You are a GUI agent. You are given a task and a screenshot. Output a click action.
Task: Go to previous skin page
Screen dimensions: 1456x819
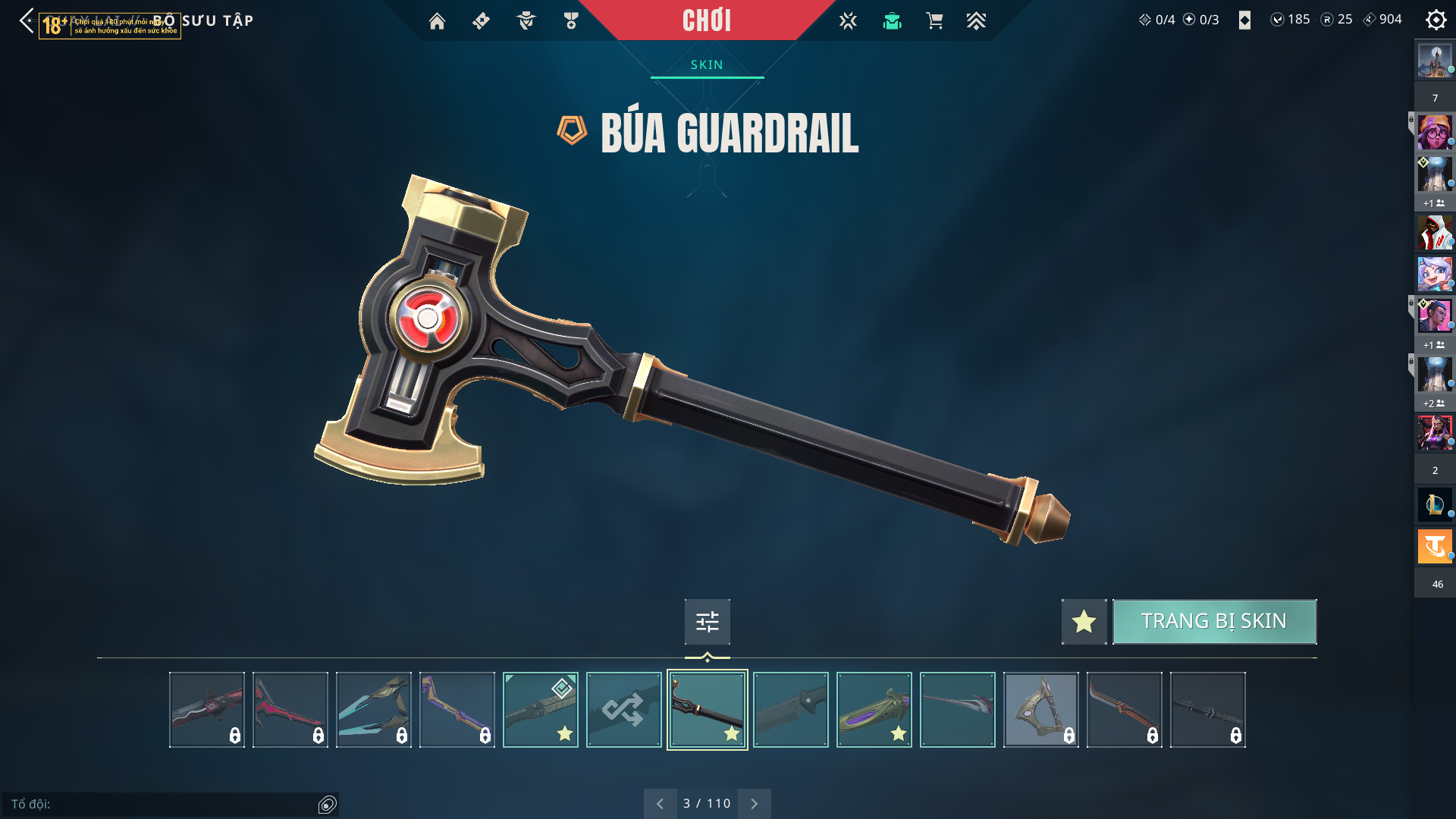[660, 804]
